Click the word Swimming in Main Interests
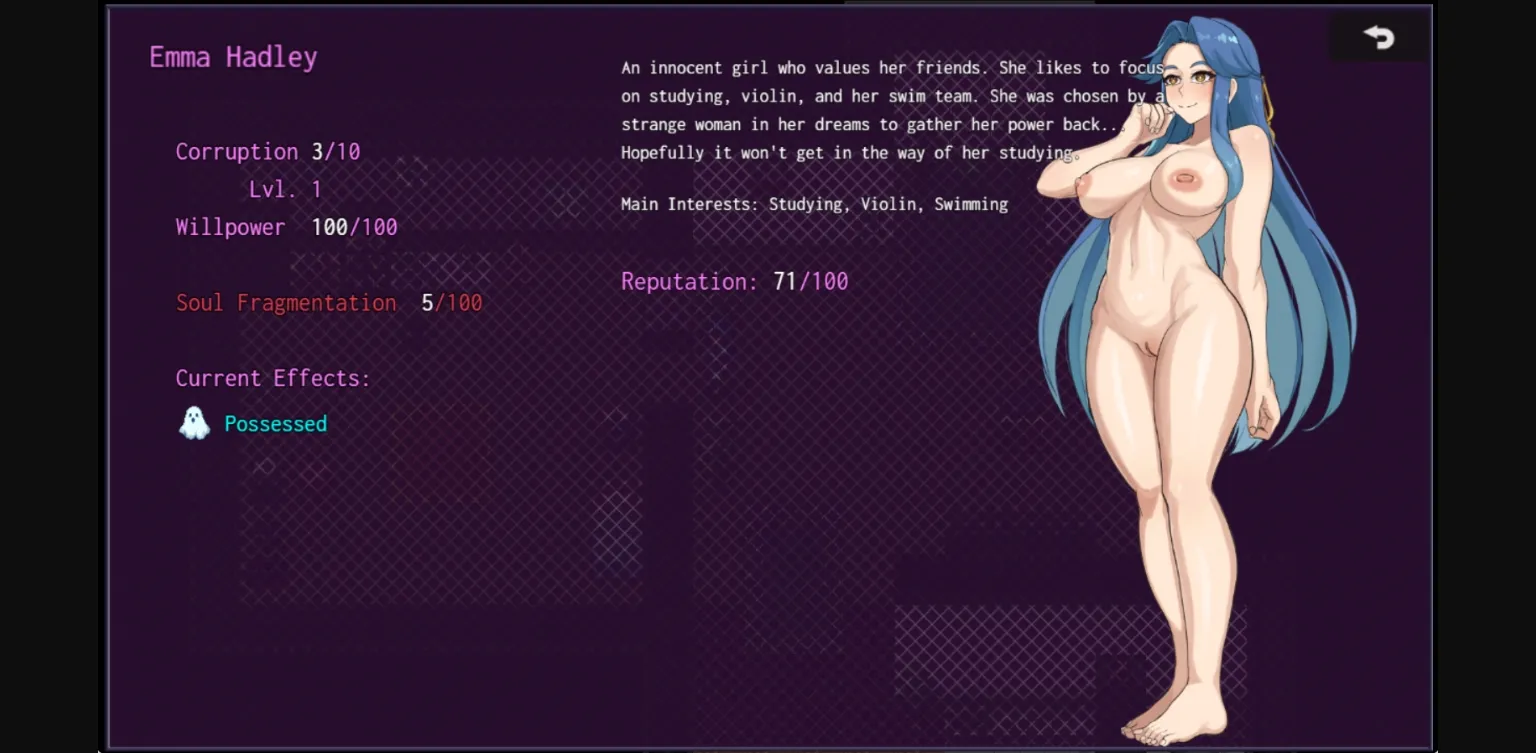Screen dimensions: 1536x753 [x=970, y=204]
